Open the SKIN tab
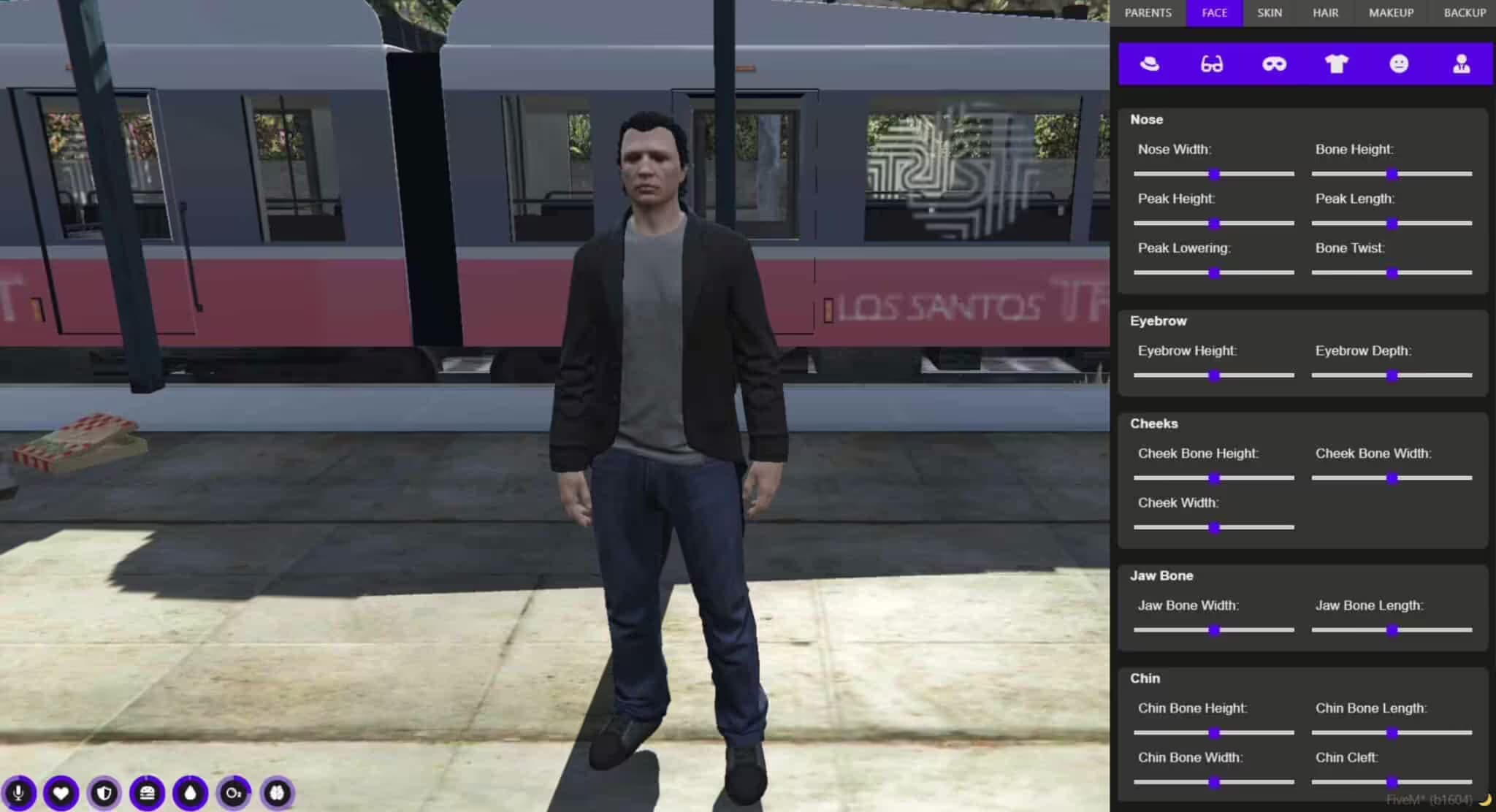The width and height of the screenshot is (1496, 812). click(x=1269, y=12)
